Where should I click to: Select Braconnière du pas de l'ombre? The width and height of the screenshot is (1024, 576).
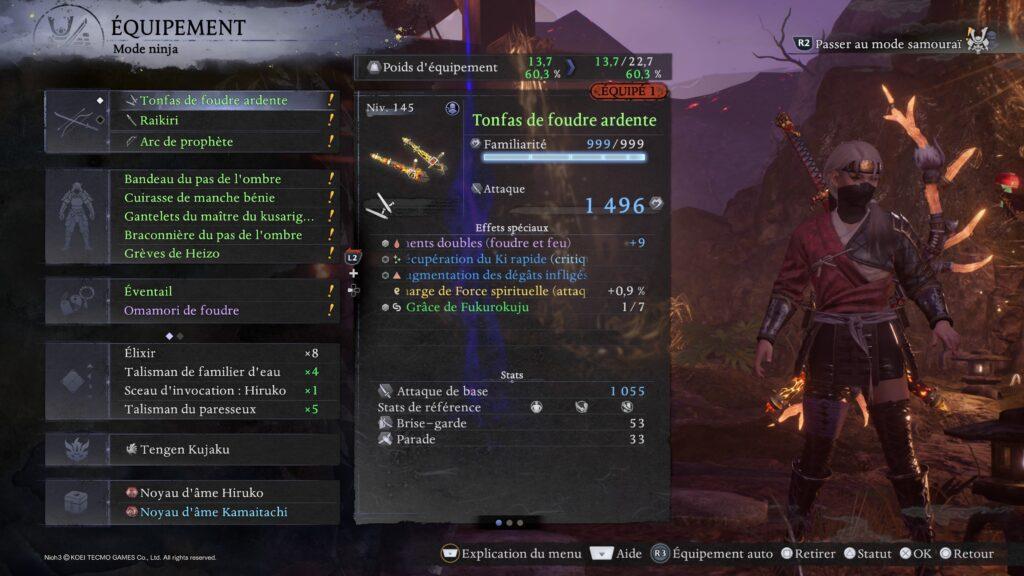coord(213,235)
